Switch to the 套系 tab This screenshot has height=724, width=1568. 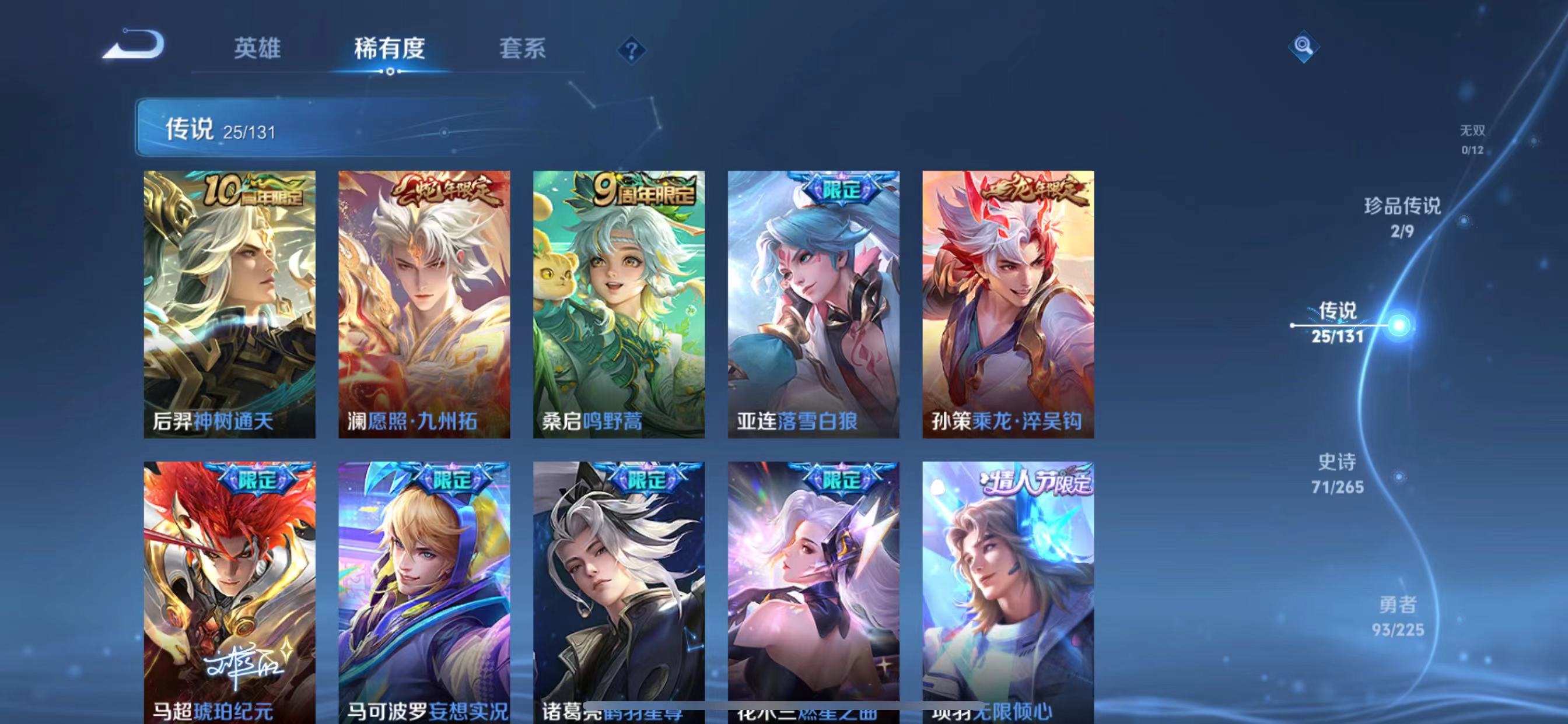[x=522, y=50]
